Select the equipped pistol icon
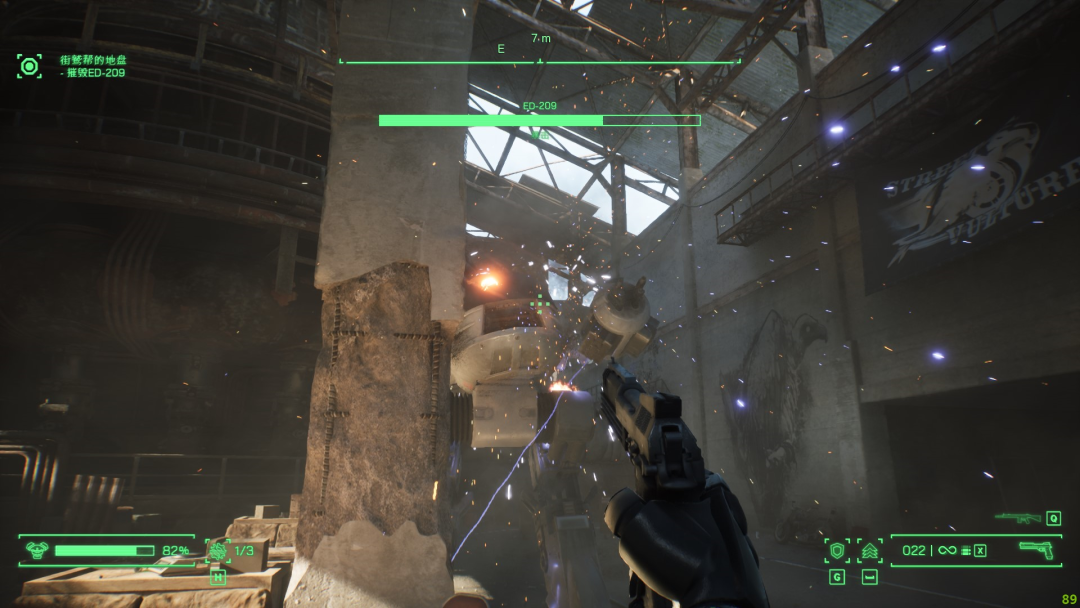The width and height of the screenshot is (1080, 608). tap(1035, 549)
